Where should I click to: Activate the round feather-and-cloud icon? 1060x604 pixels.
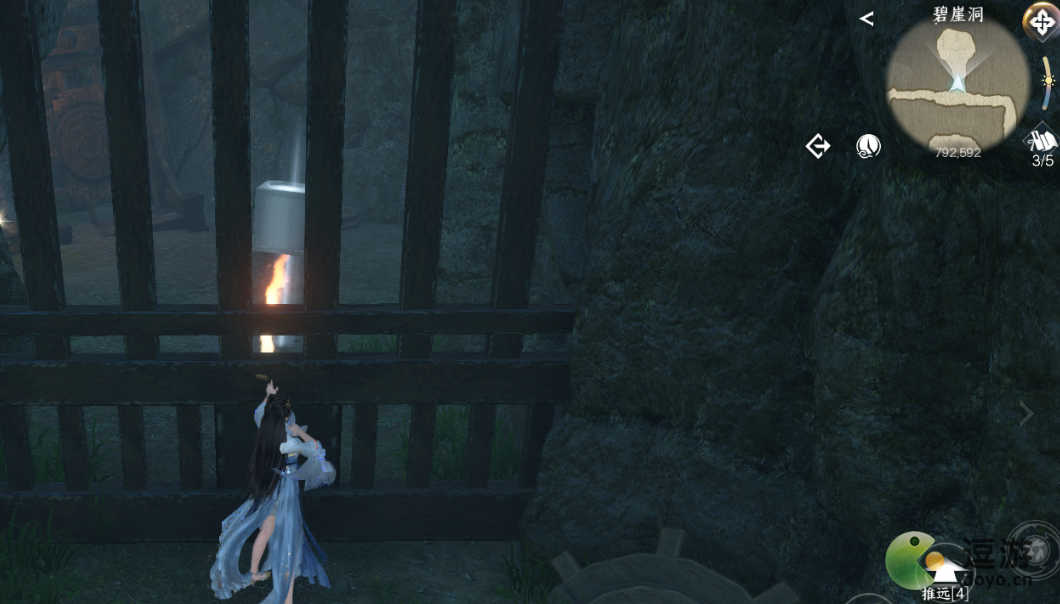tap(869, 147)
